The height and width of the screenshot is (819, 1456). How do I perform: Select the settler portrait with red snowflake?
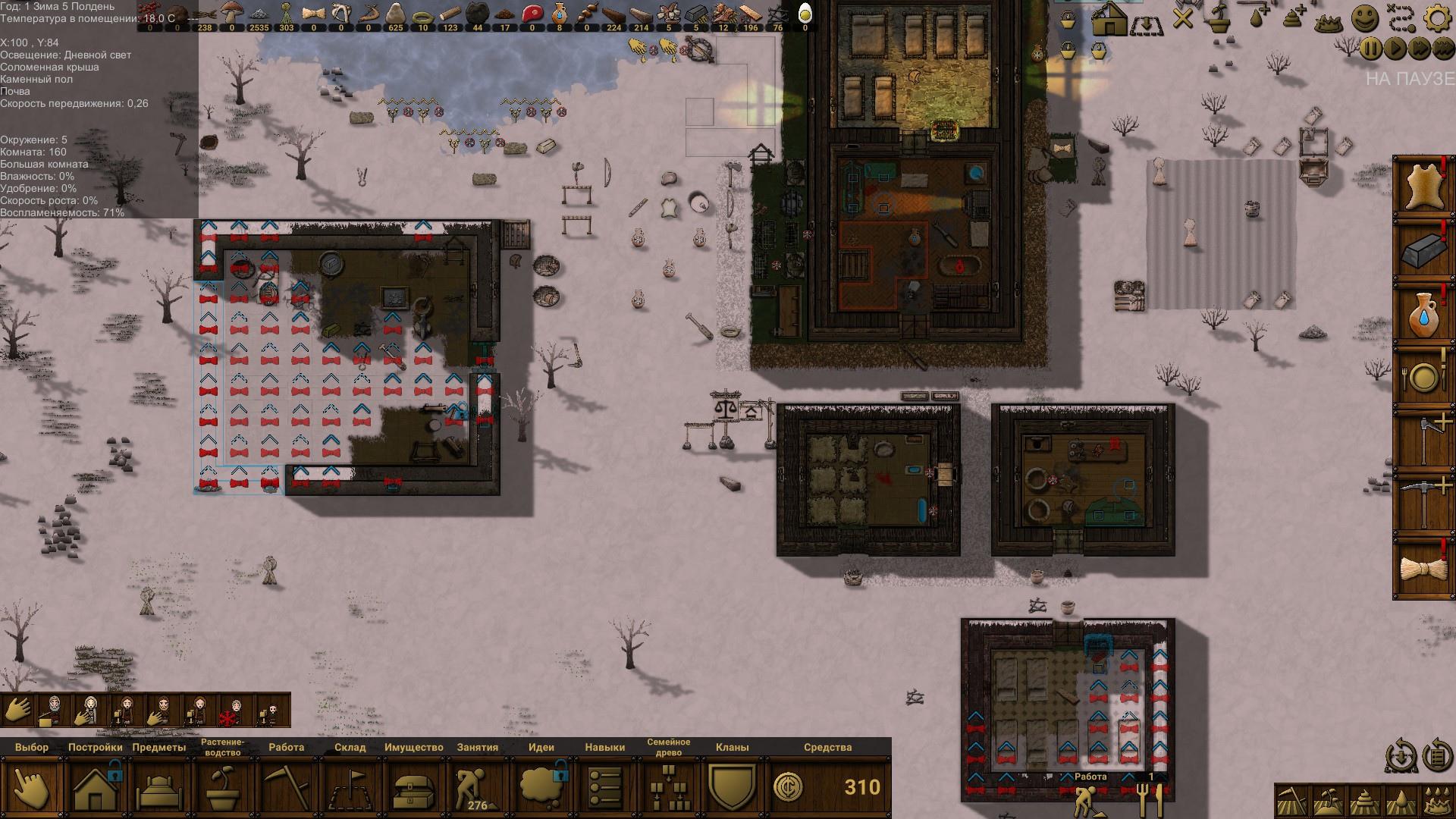pos(237,711)
